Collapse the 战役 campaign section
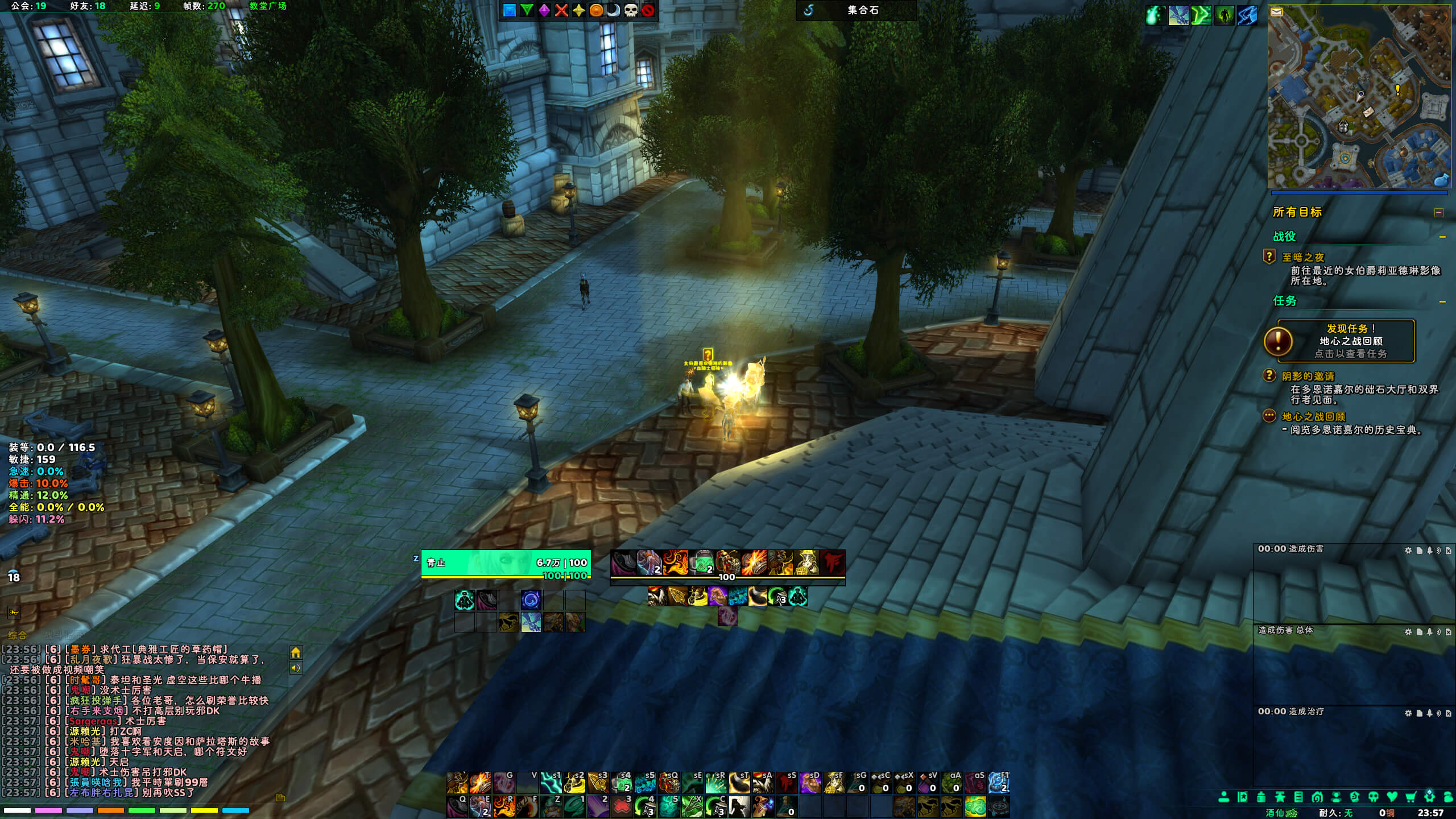 coord(1442,237)
